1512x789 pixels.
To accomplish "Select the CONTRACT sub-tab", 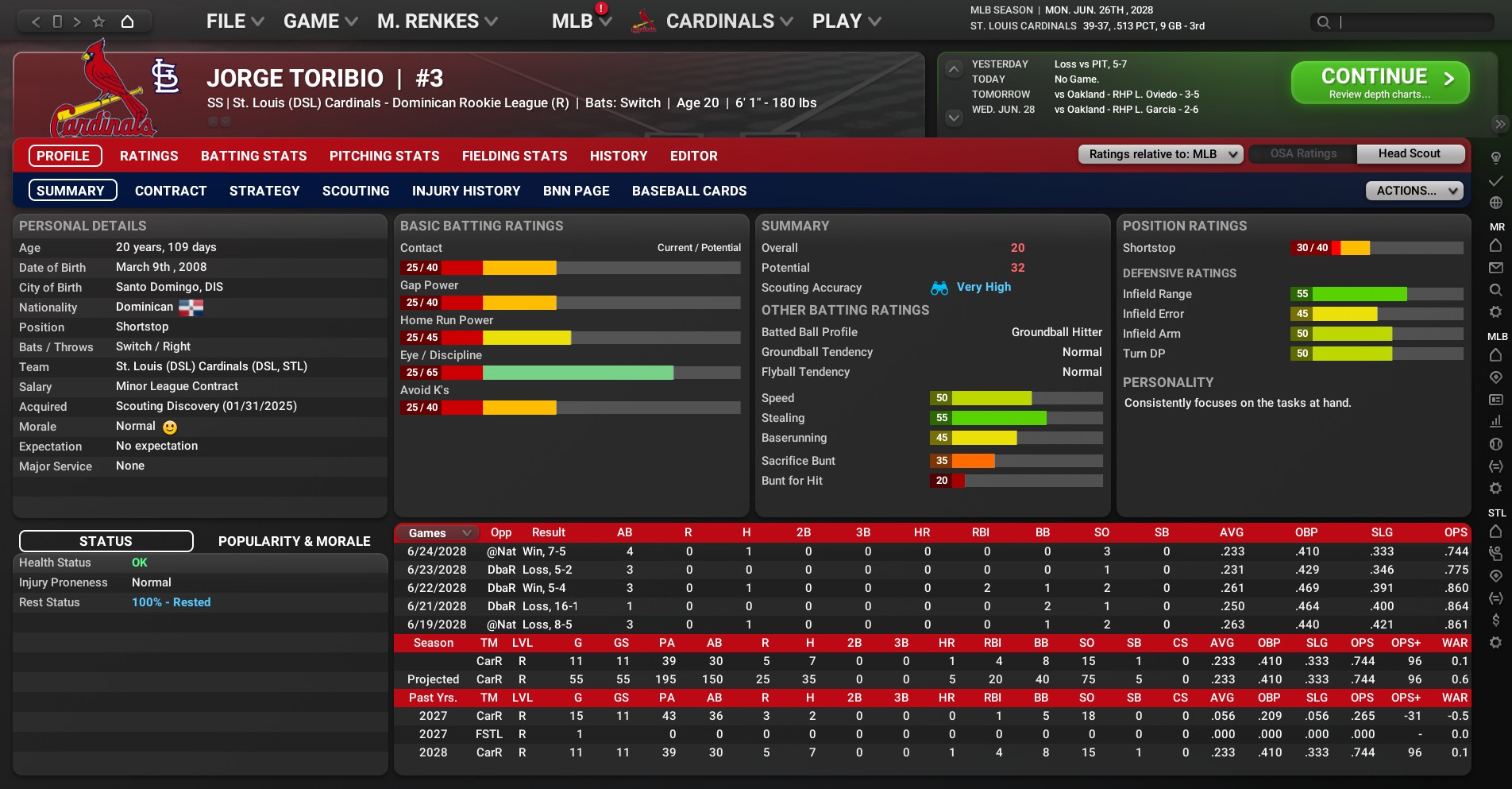I will 171,191.
